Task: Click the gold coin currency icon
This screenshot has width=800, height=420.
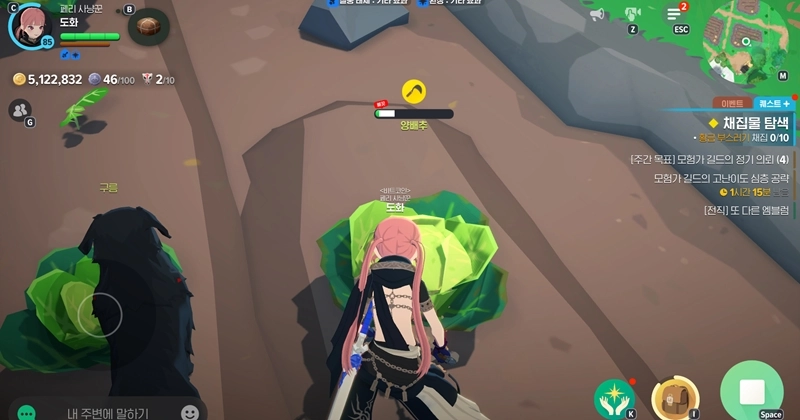Action: point(19,79)
